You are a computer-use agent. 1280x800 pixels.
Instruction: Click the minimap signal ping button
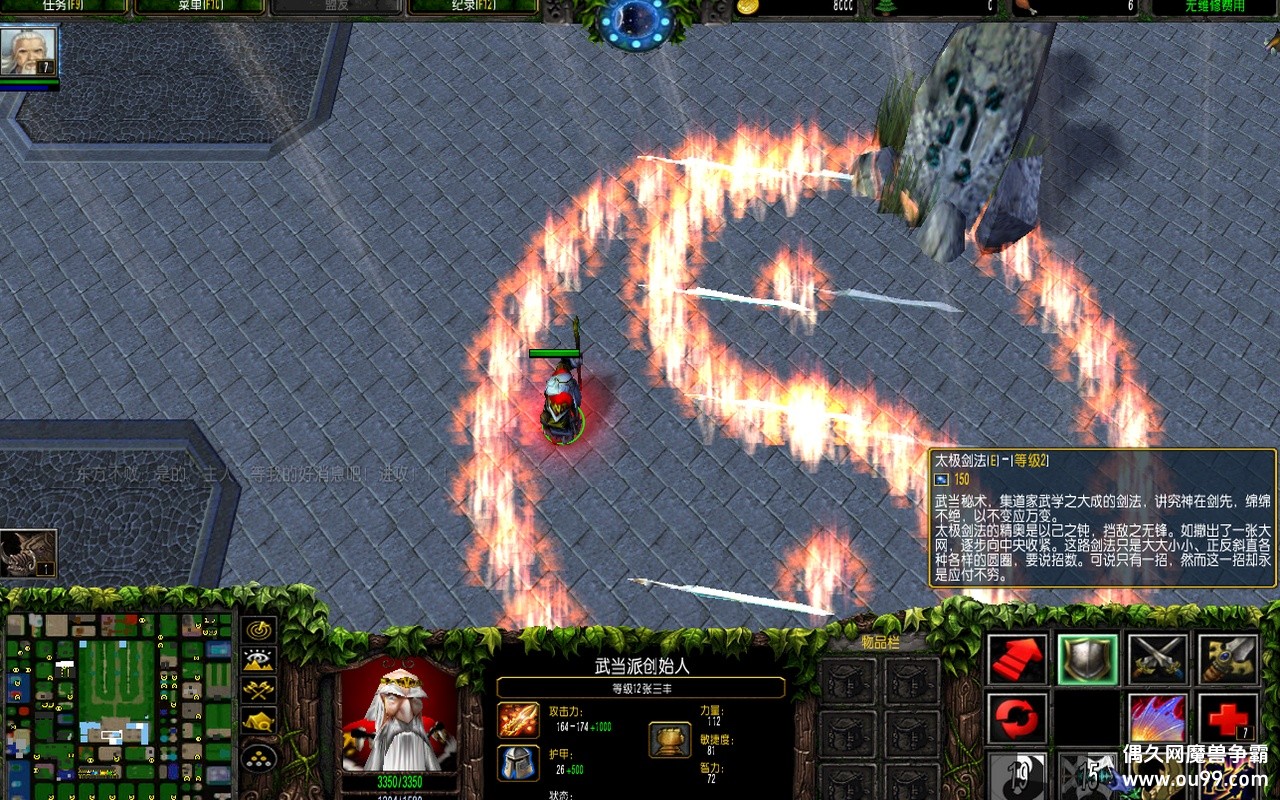pyautogui.click(x=259, y=630)
